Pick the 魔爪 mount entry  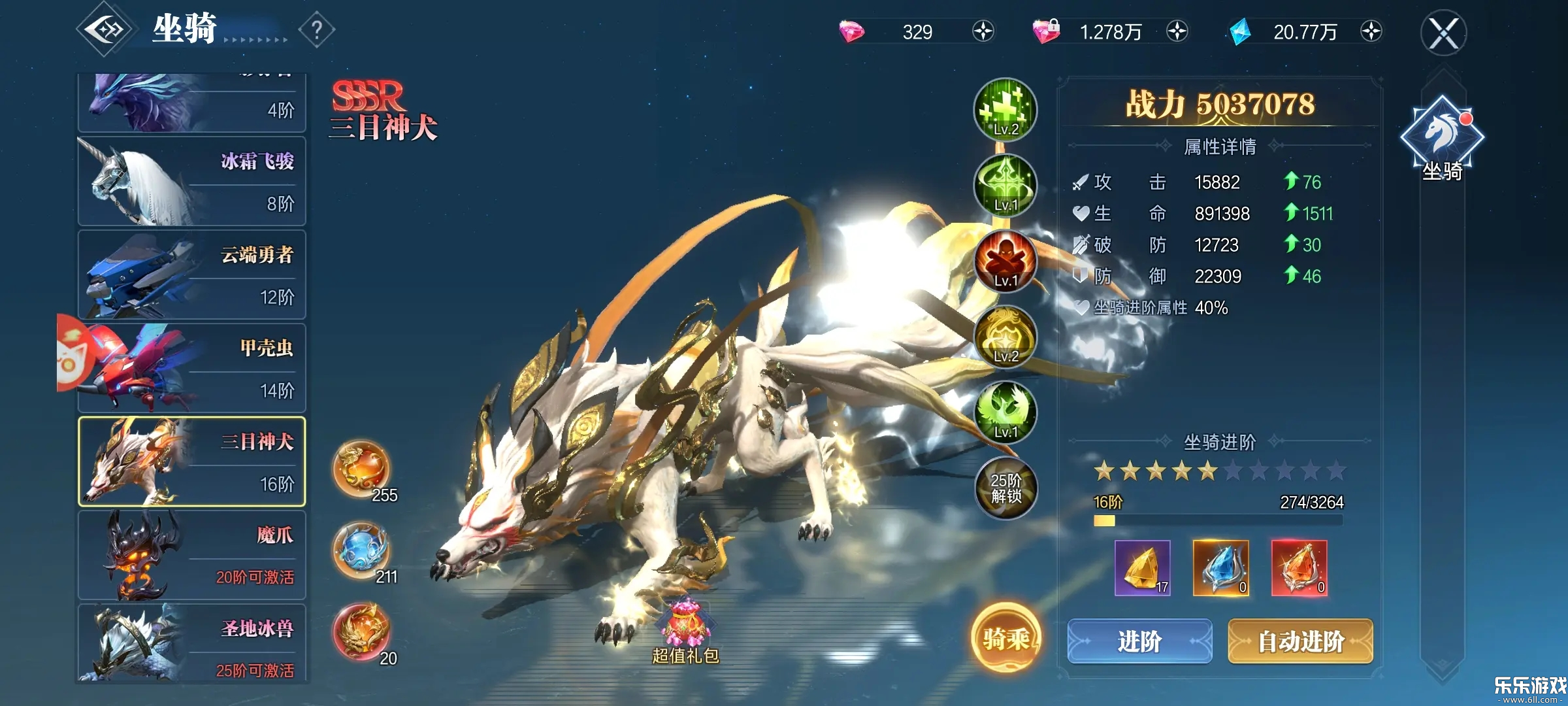[x=191, y=555]
